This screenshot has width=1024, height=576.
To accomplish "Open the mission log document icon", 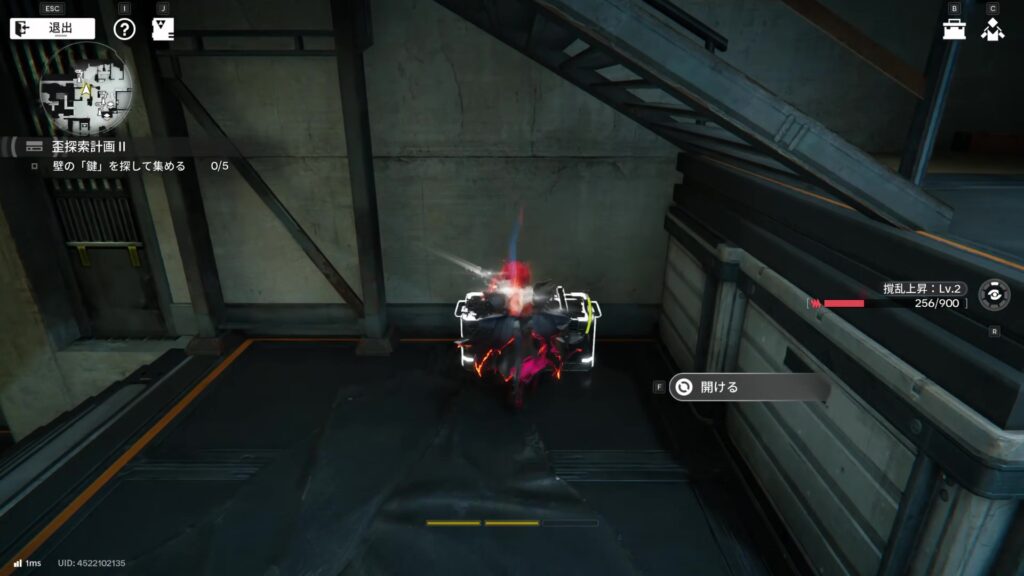I will 163,28.
